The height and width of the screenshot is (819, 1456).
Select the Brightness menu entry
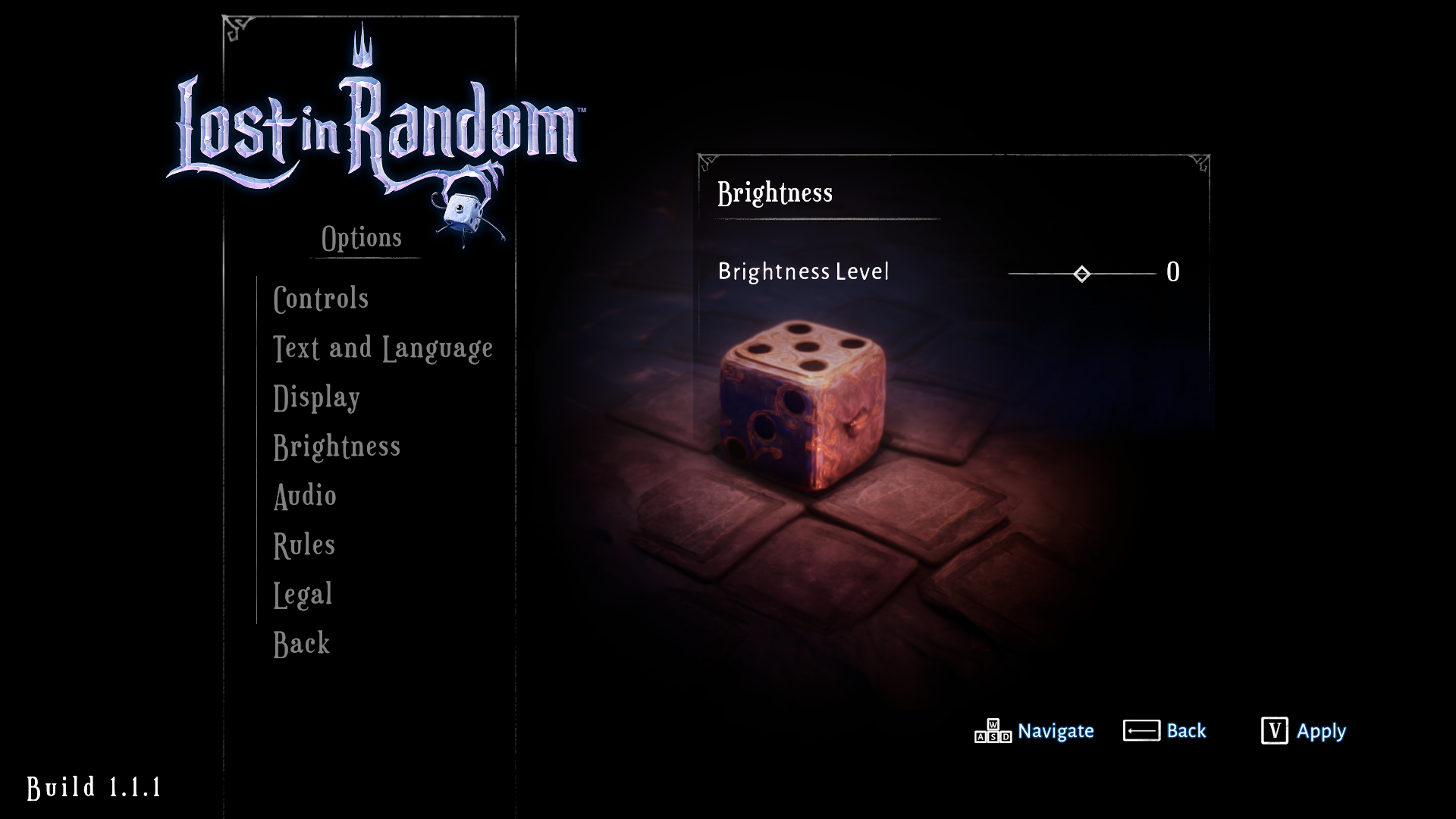pos(337,447)
